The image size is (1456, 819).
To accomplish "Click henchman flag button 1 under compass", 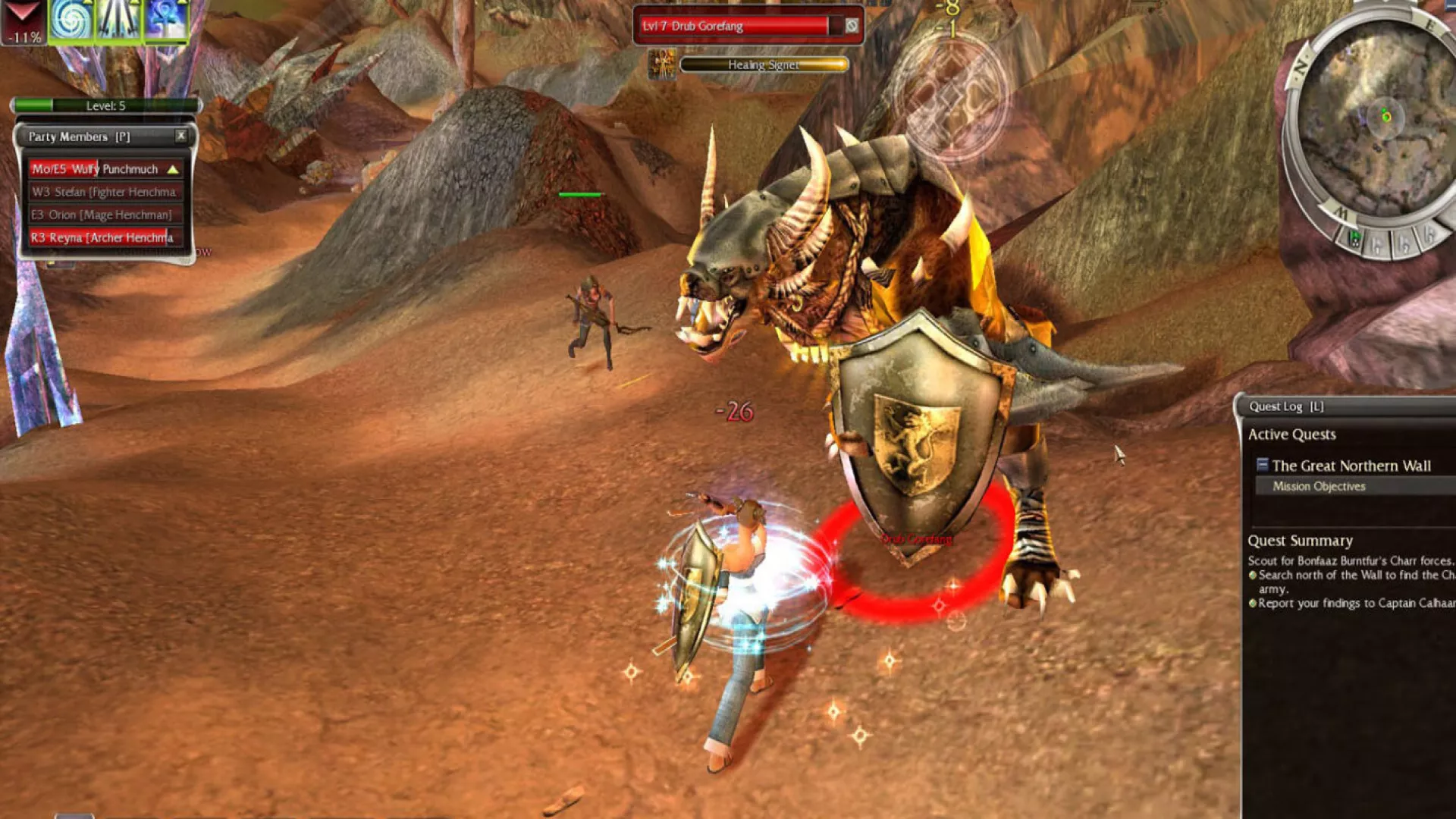I will (1378, 245).
